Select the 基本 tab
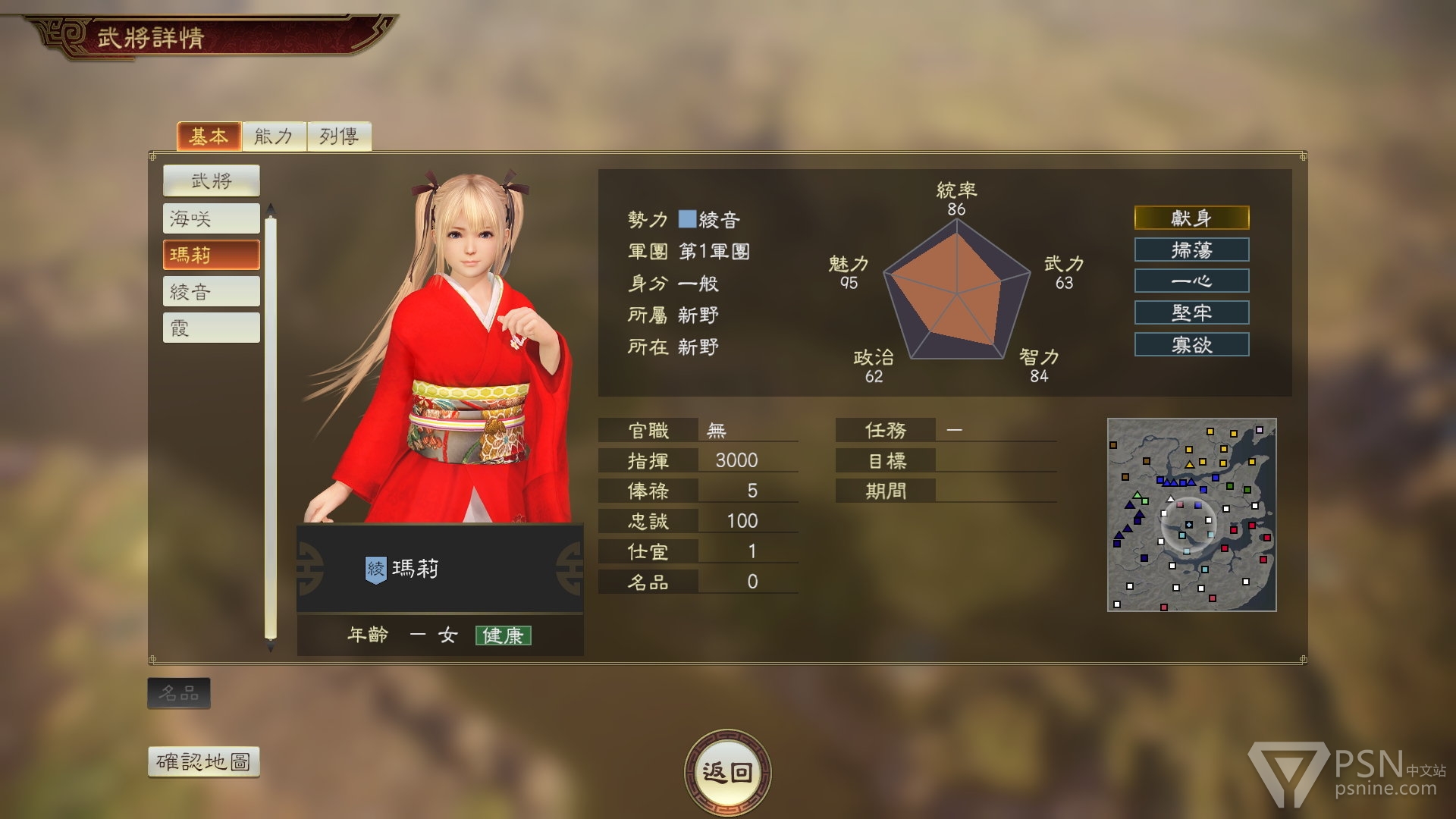The image size is (1456, 819). click(x=209, y=136)
